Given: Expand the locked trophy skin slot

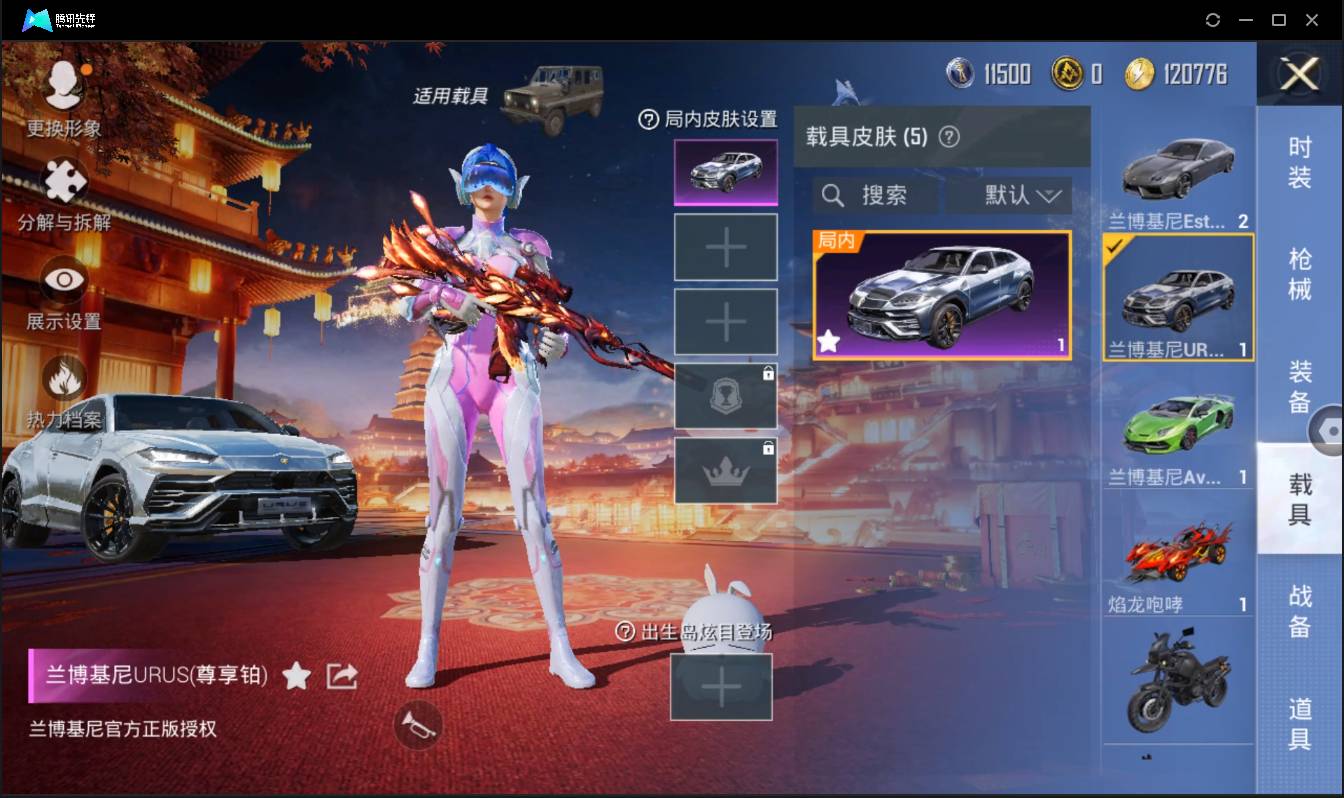Looking at the screenshot, I should 726,396.
